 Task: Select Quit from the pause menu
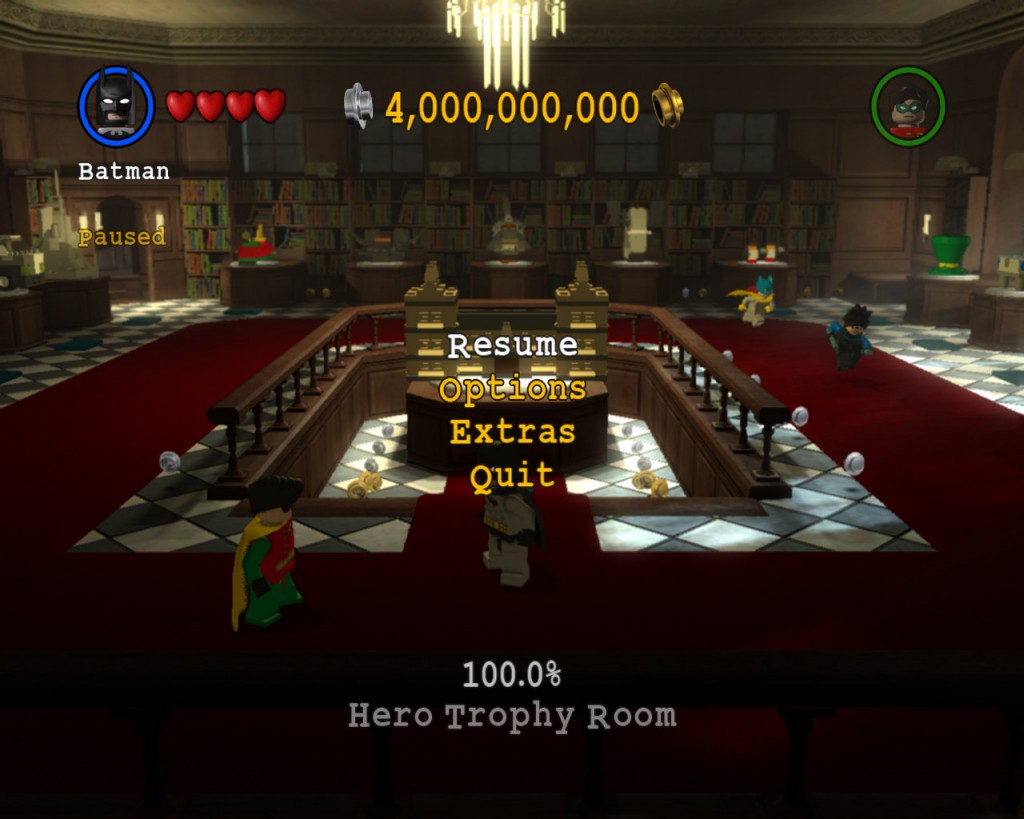(512, 476)
